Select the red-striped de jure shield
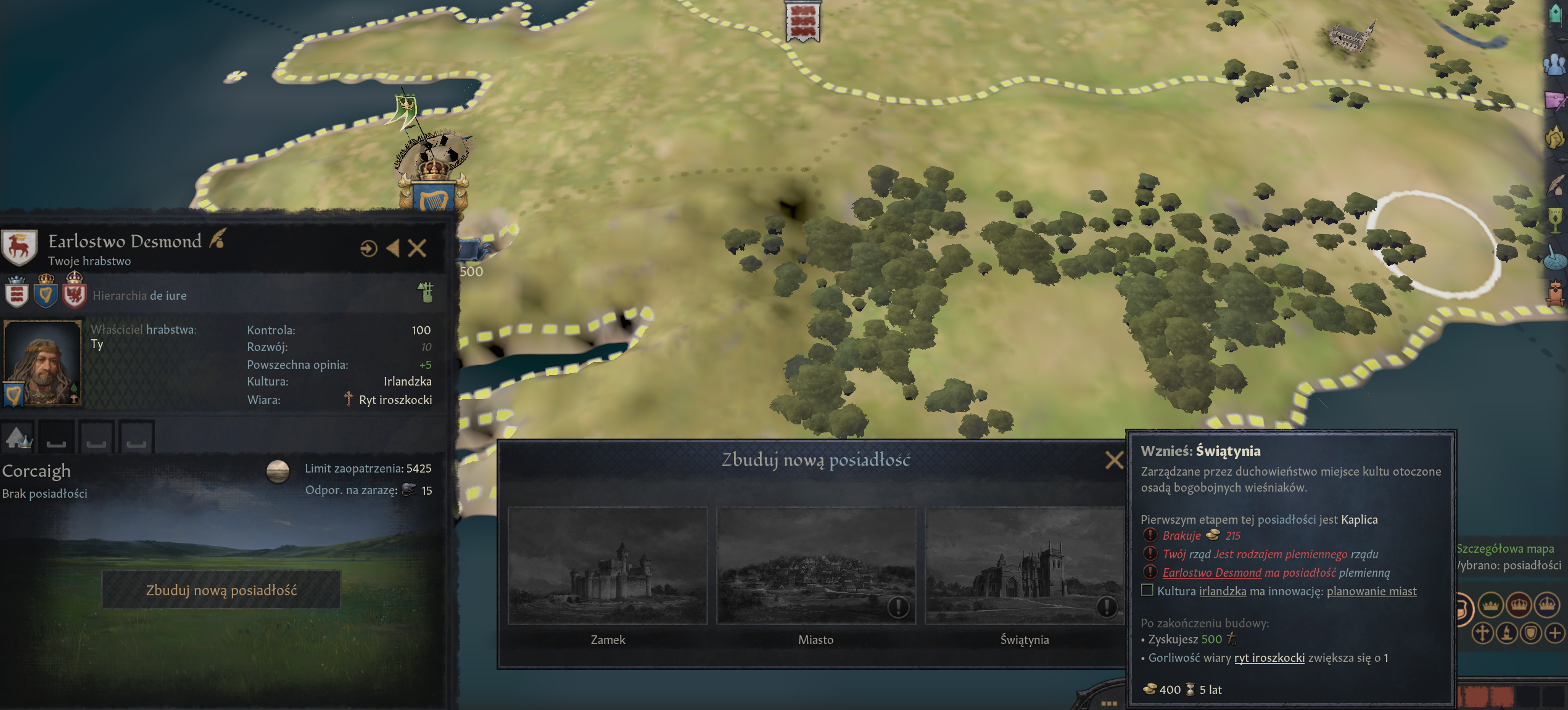 click(17, 292)
